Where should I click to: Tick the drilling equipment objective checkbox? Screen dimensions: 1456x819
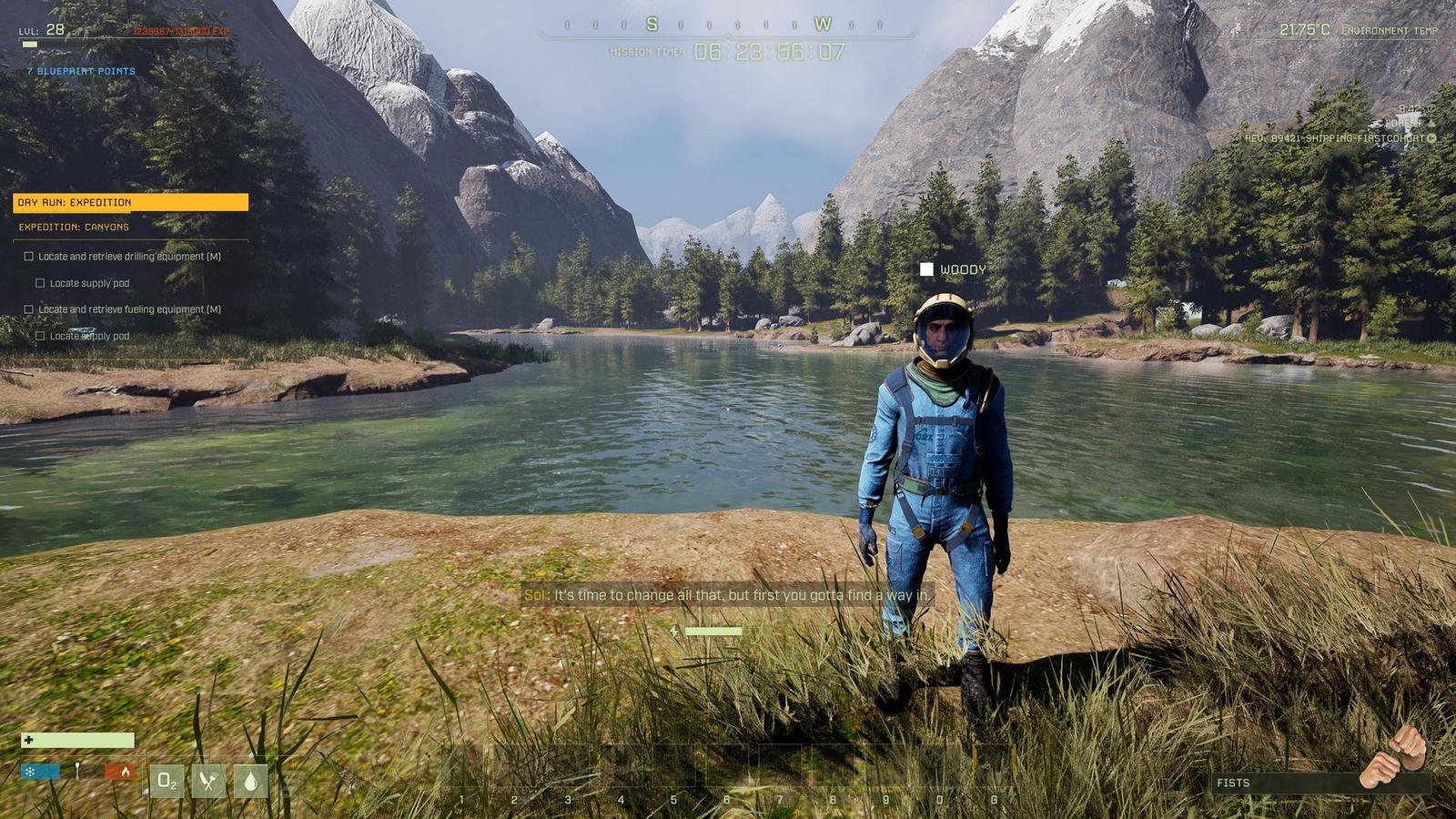click(x=29, y=257)
